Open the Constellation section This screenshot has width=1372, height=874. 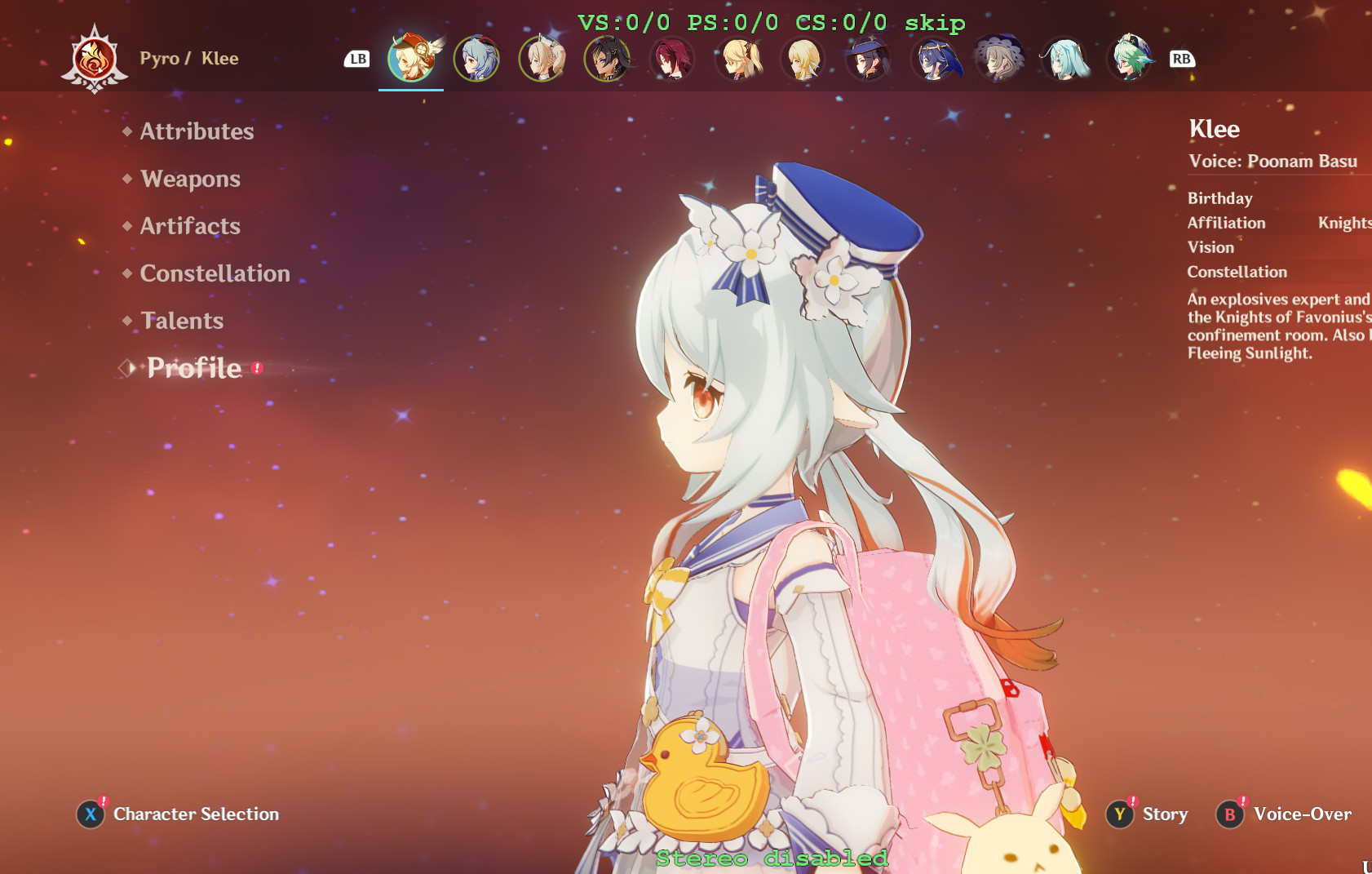coord(215,273)
